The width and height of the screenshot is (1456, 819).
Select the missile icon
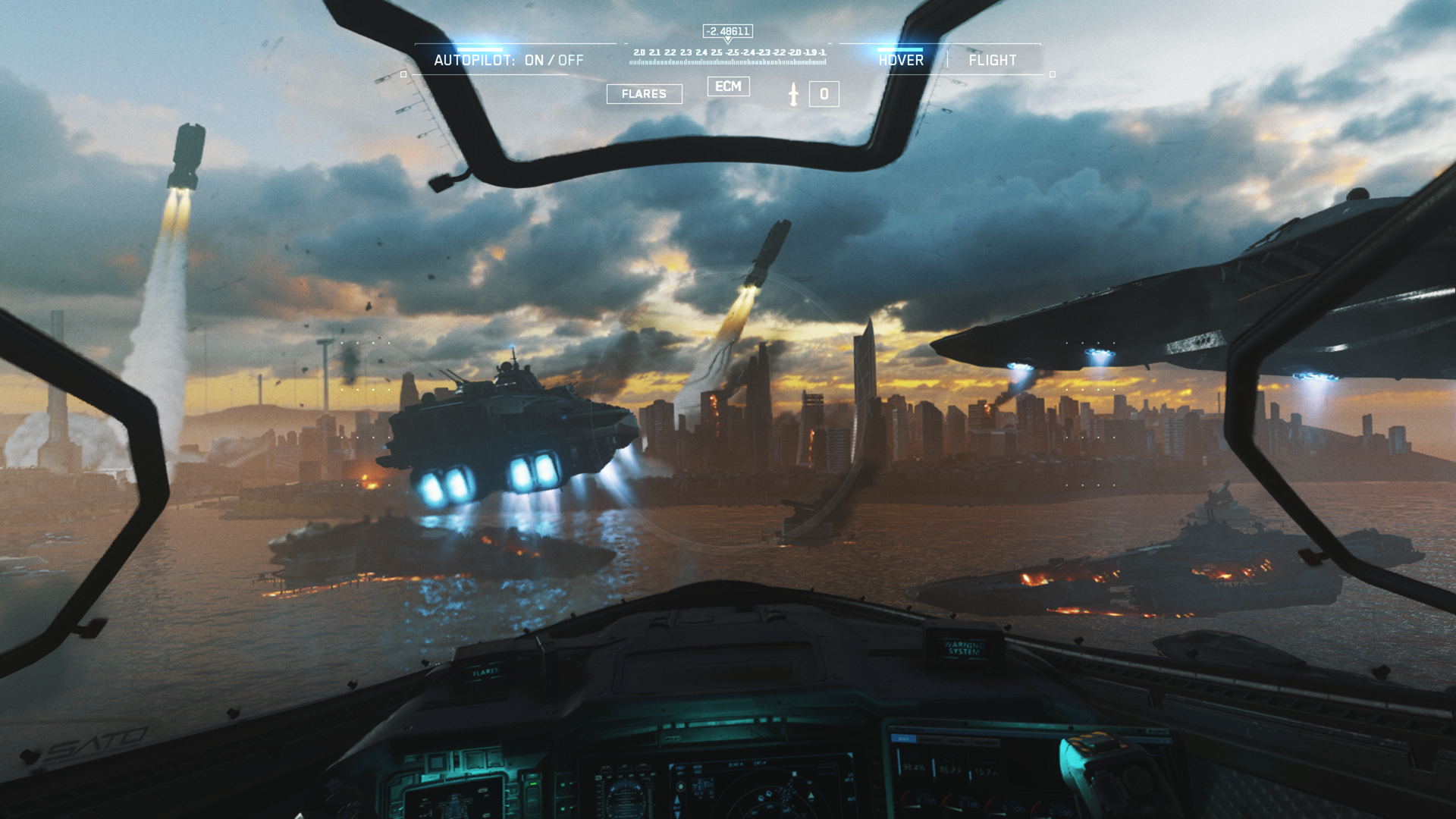[793, 94]
